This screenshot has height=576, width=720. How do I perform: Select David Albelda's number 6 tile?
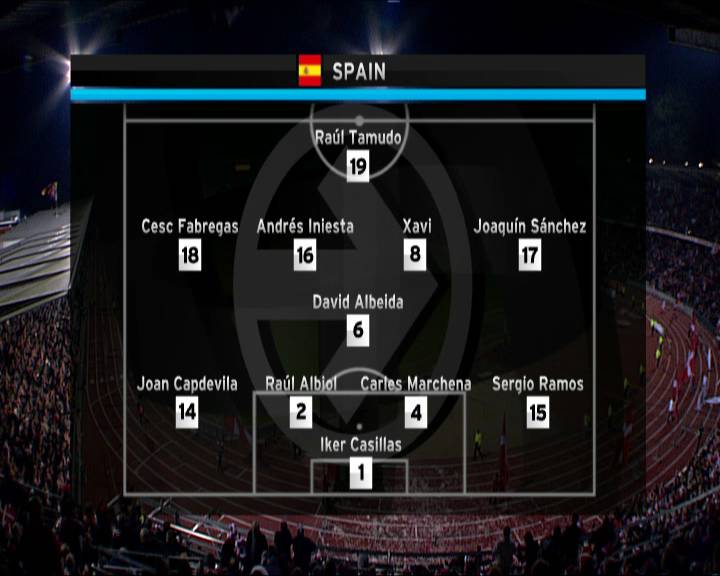tap(358, 331)
